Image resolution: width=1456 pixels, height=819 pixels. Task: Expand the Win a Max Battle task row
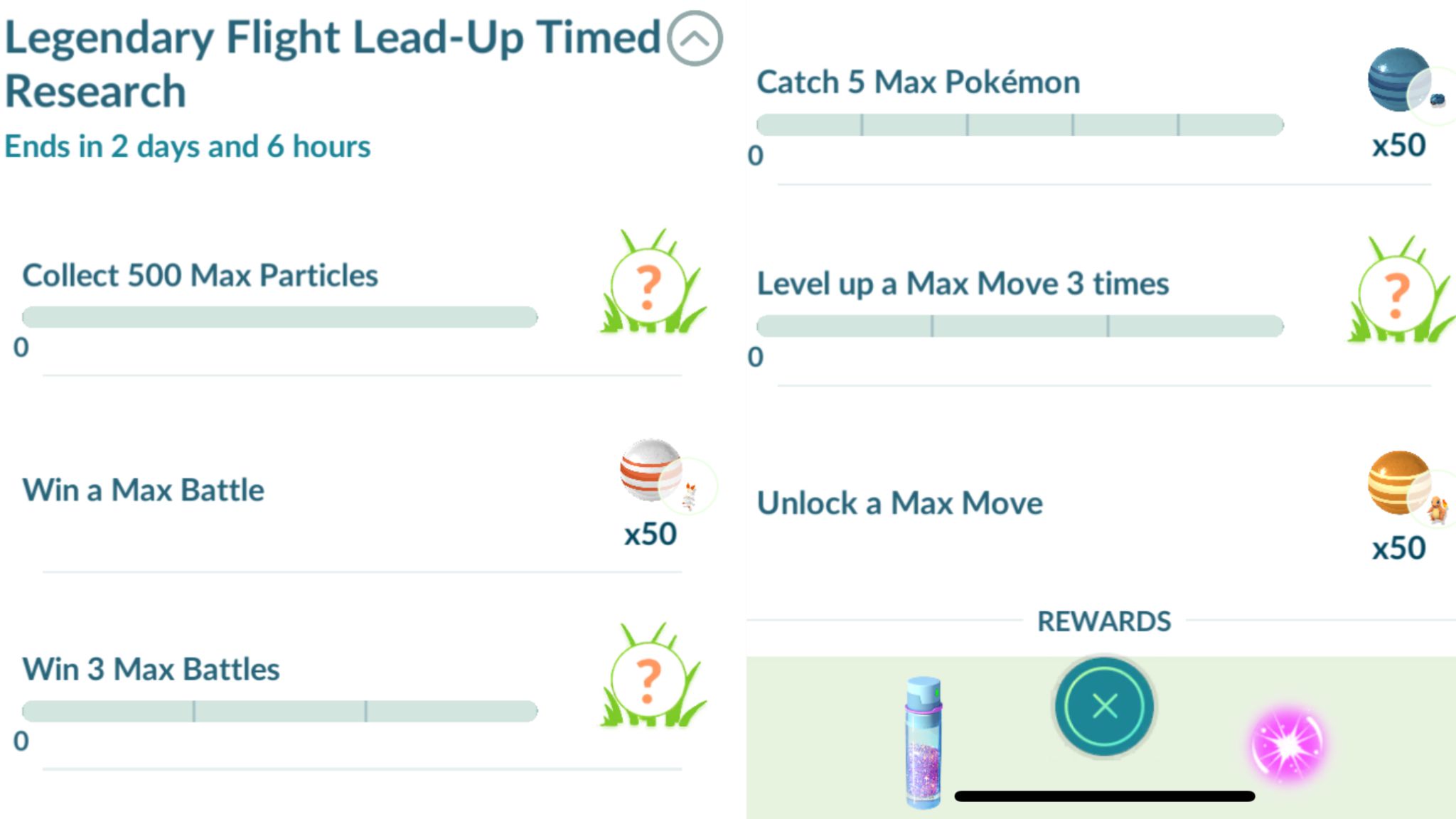click(142, 490)
